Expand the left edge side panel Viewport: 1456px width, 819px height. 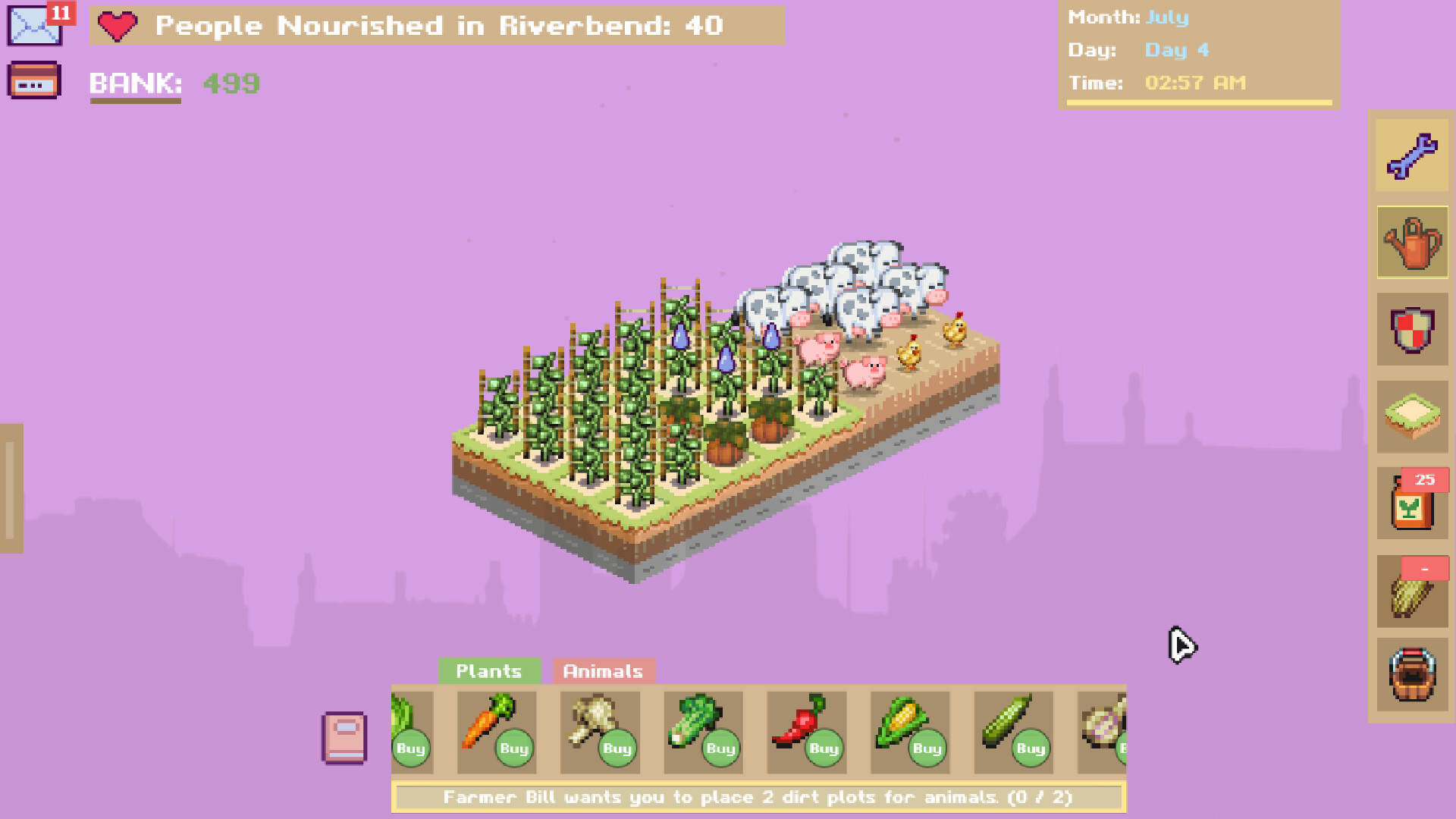(9, 485)
